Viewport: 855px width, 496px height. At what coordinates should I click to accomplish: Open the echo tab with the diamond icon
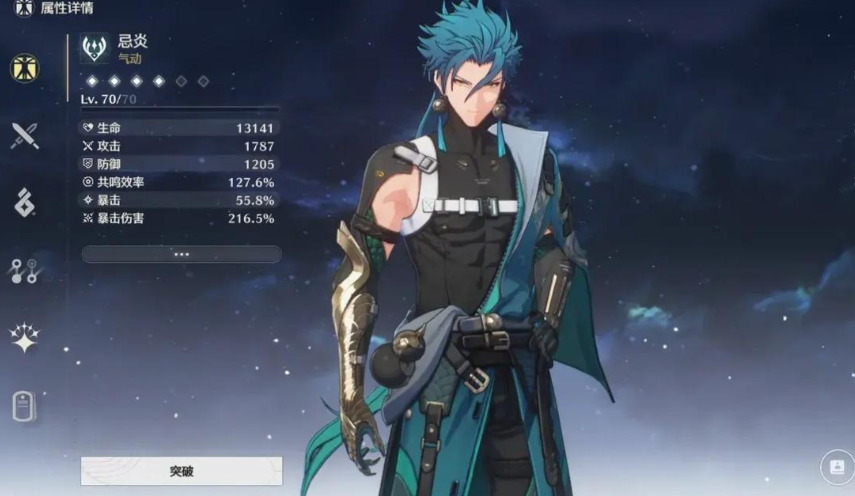[25, 202]
